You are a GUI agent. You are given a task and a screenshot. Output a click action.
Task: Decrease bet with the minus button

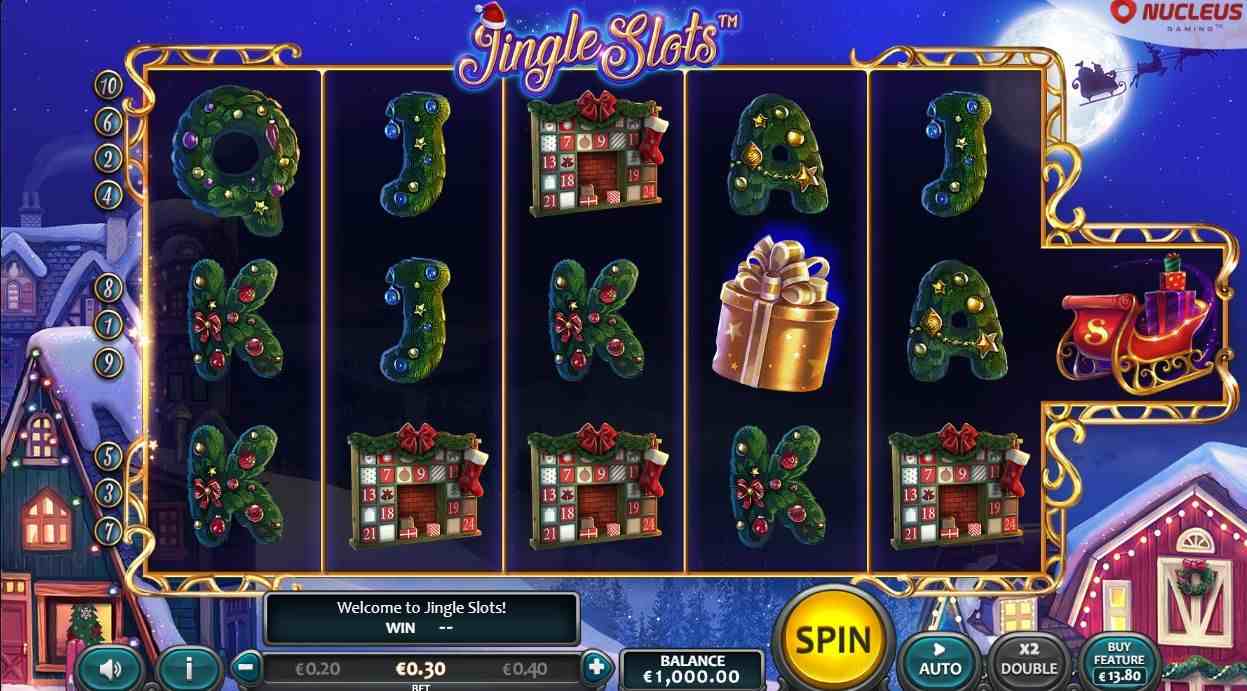click(249, 666)
